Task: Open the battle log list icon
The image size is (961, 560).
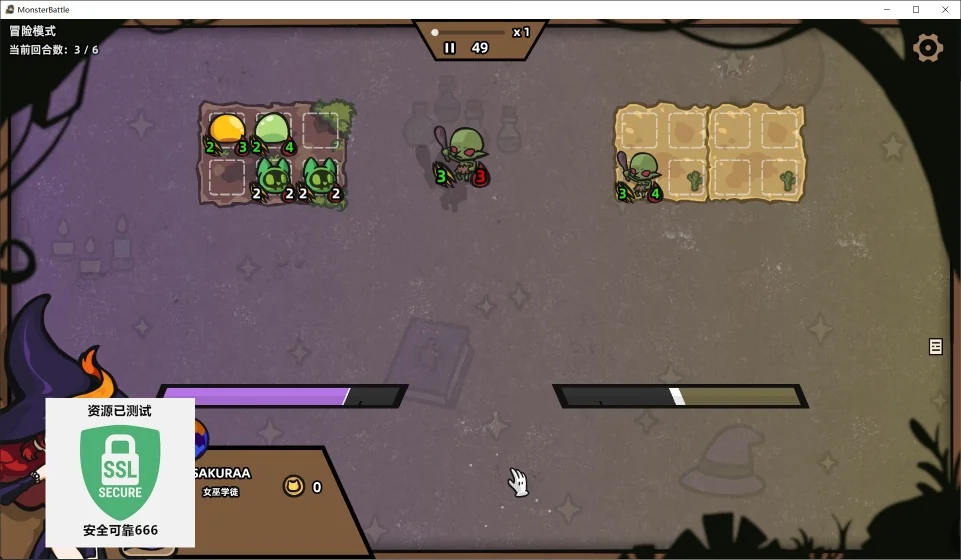Action: 936,346
